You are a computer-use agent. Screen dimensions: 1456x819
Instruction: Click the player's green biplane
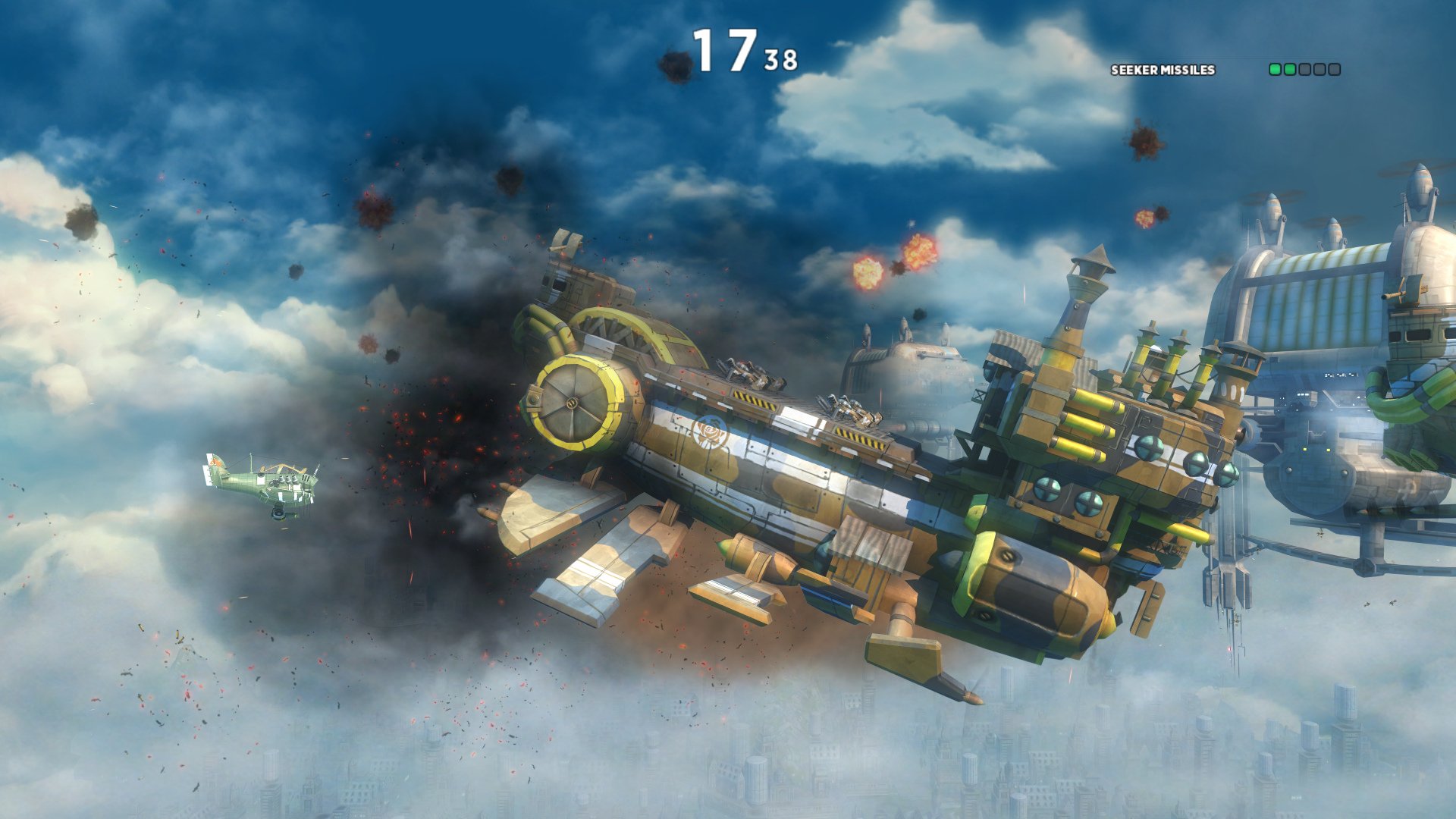(x=262, y=482)
